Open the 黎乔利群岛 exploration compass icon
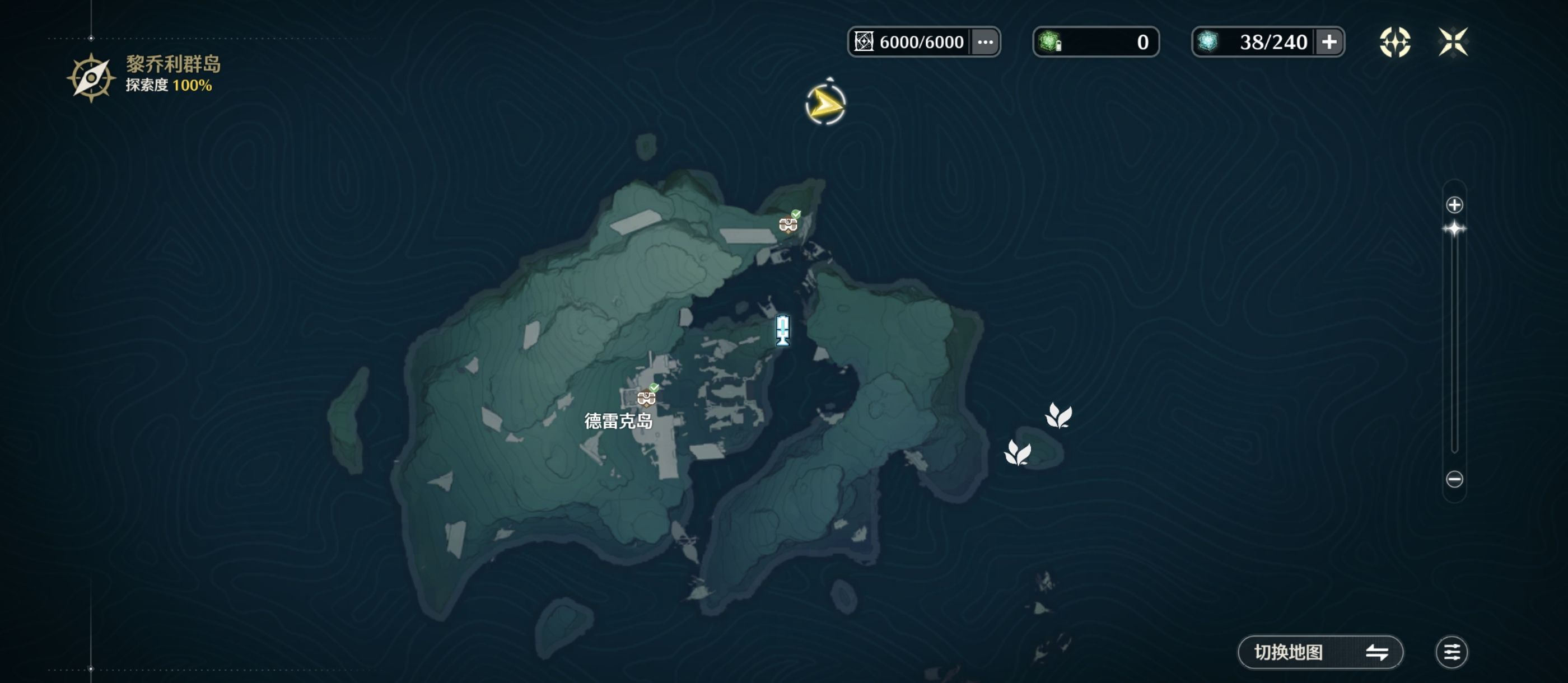This screenshot has width=1568, height=683. [x=91, y=78]
